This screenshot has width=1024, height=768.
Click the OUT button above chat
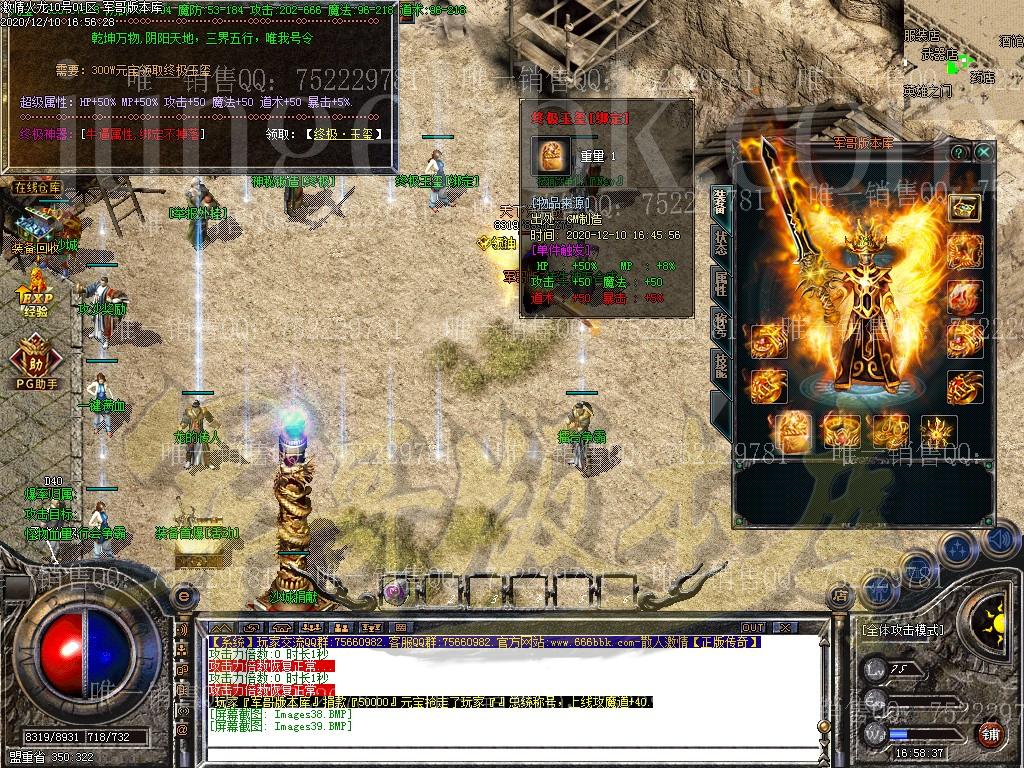(x=752, y=628)
